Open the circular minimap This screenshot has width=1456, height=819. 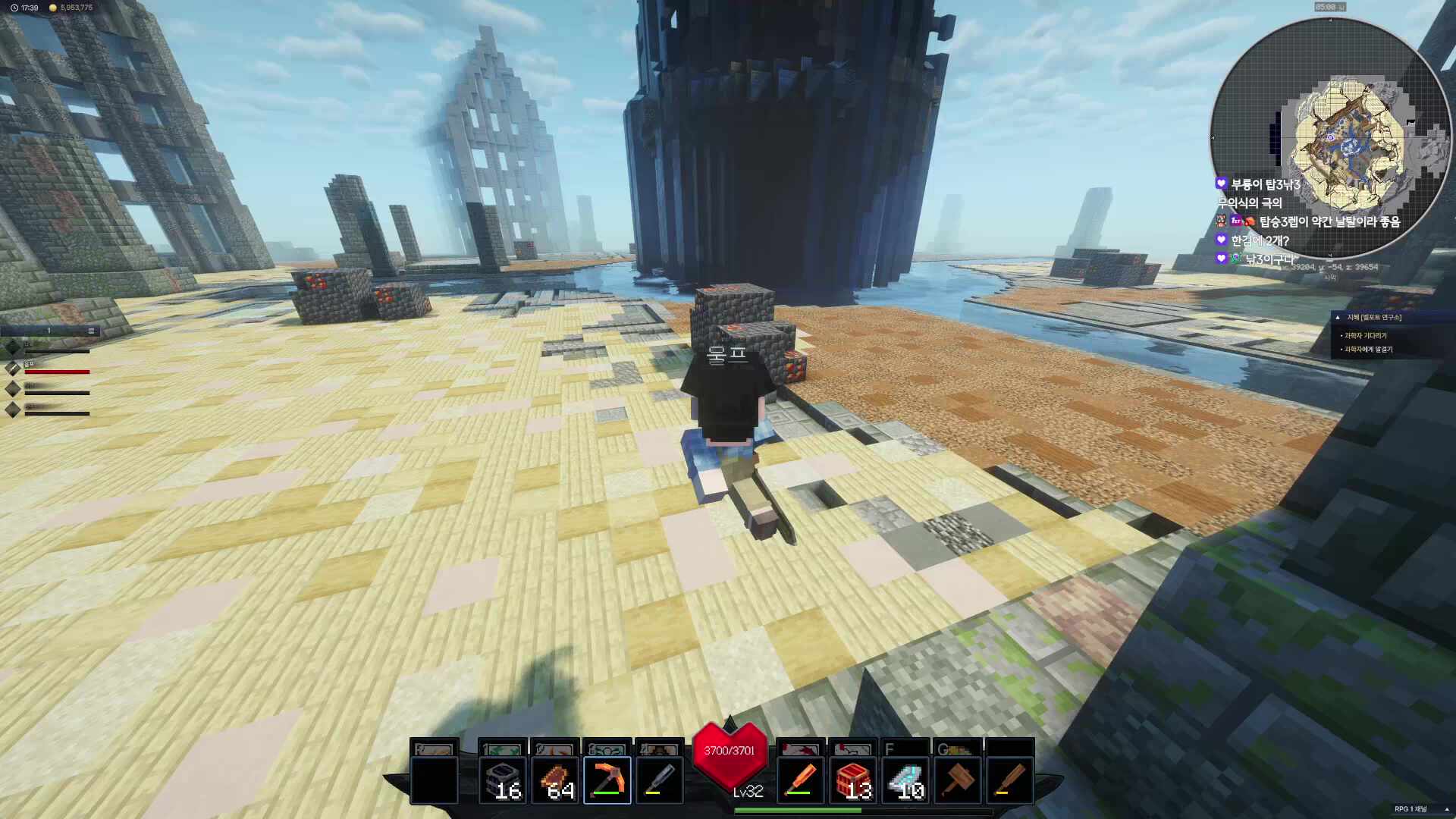point(1329,138)
